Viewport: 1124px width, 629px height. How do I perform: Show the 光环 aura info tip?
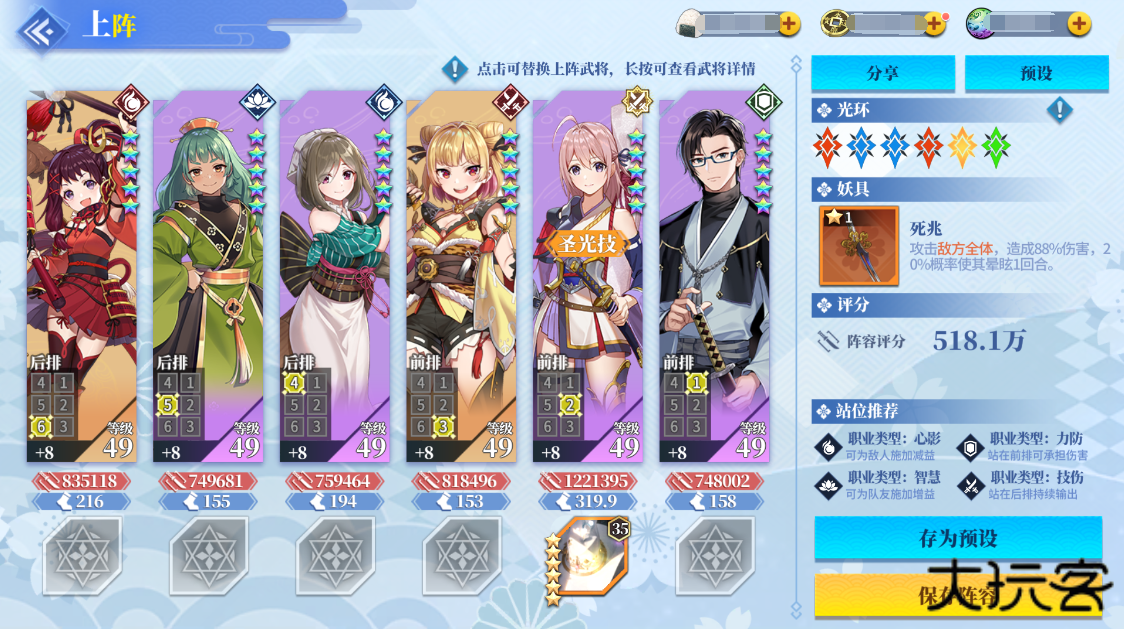[x=1059, y=110]
